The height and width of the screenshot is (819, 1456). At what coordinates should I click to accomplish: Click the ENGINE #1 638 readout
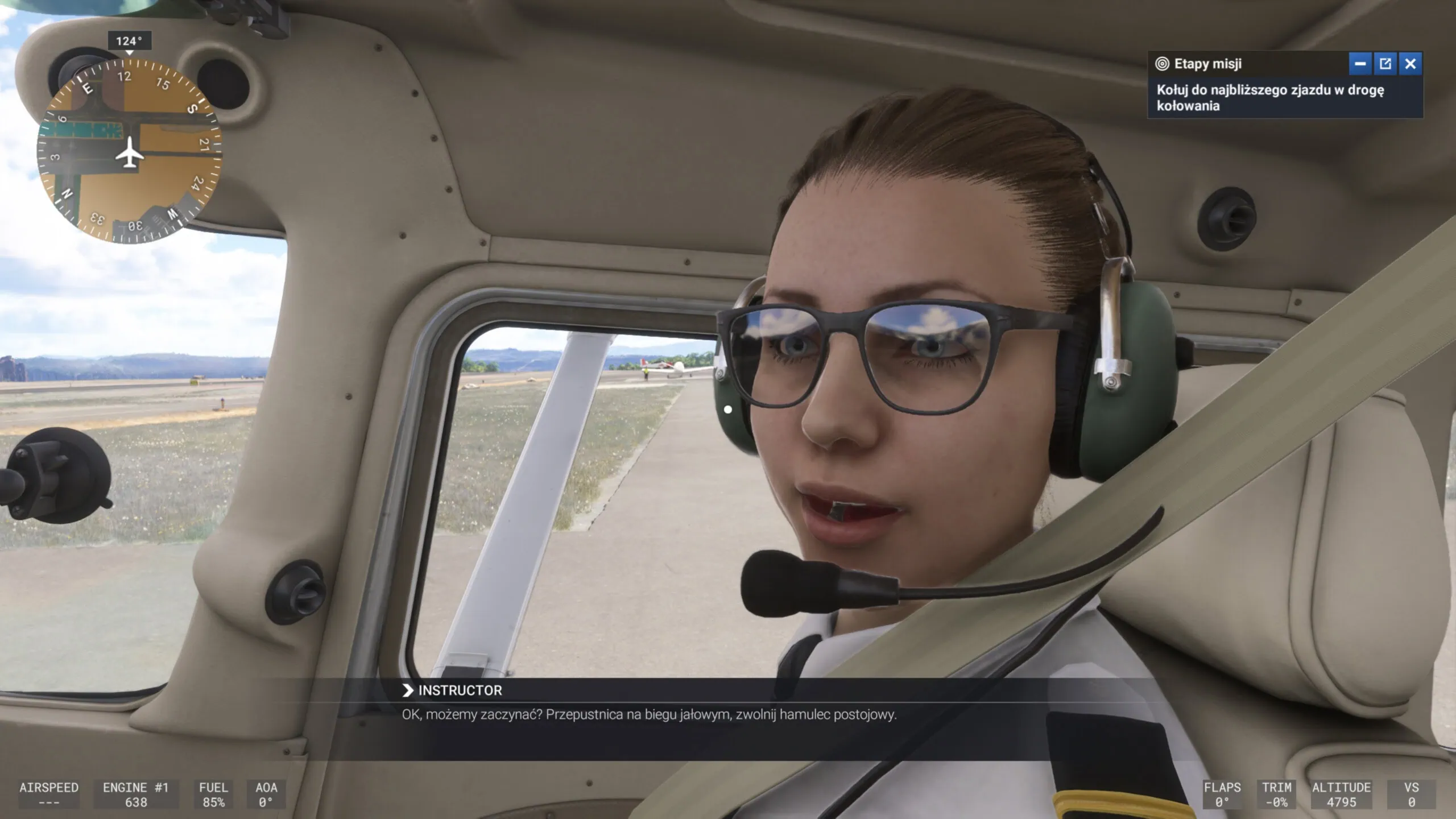pos(136,793)
